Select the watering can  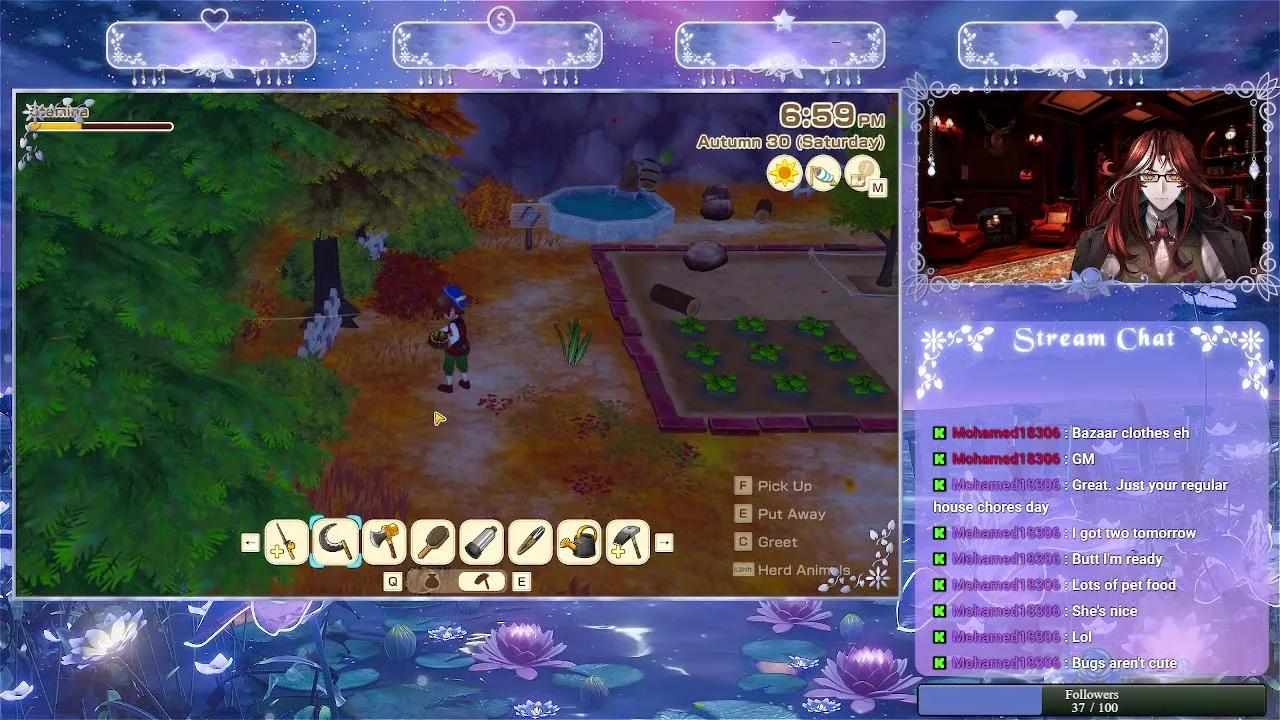pyautogui.click(x=578, y=541)
